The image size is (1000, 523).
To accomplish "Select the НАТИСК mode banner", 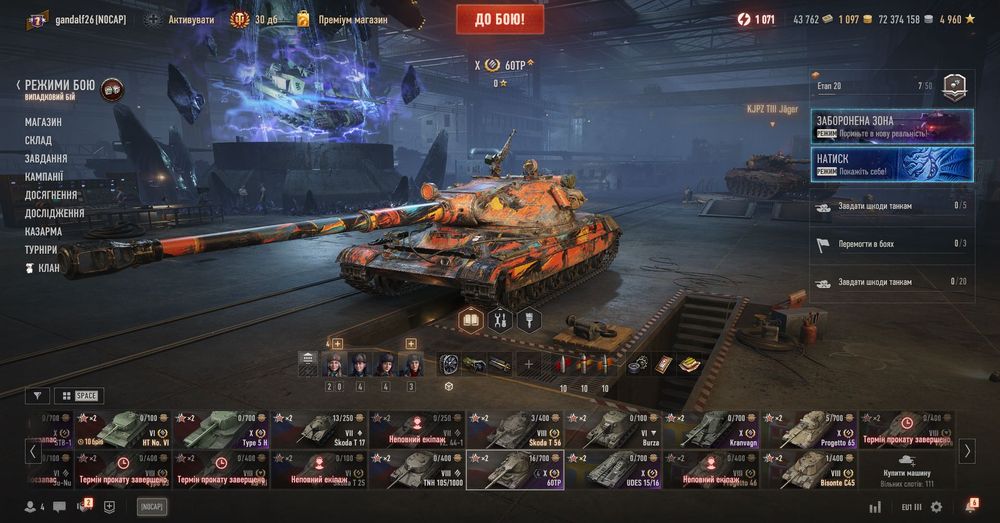I will 892,164.
